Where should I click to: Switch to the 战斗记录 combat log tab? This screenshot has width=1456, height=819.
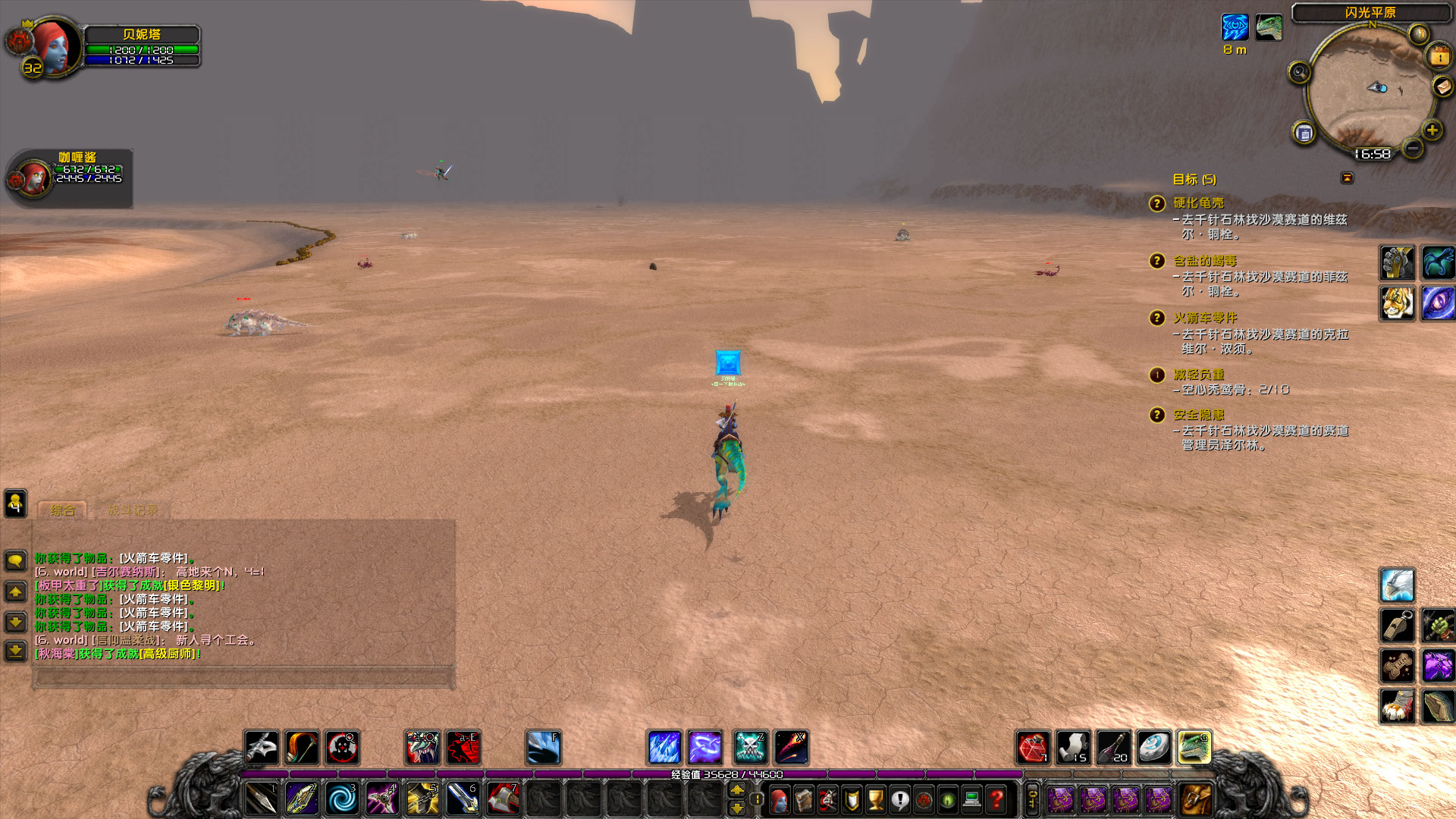[x=133, y=510]
